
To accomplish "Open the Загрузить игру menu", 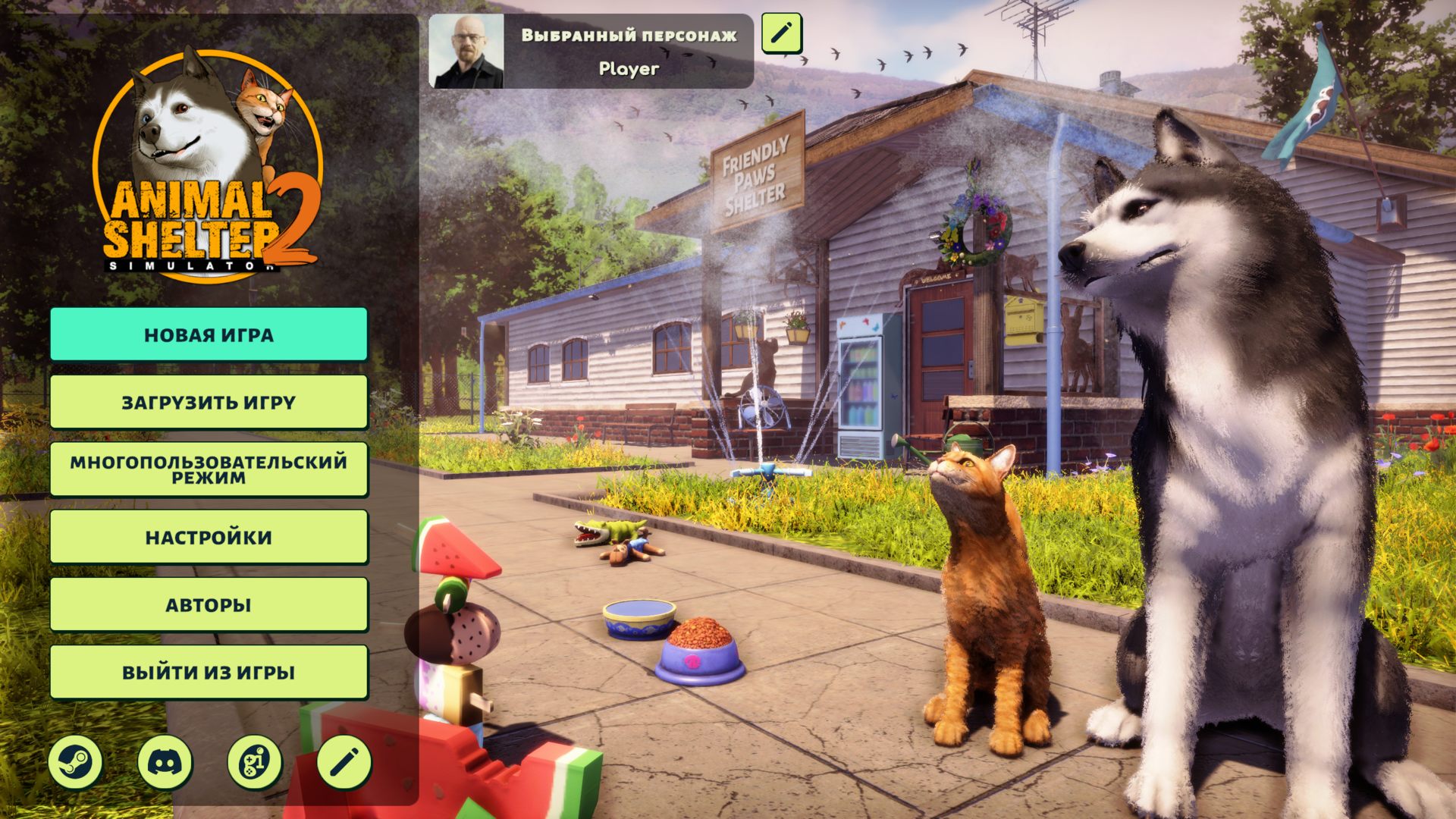I will (x=209, y=402).
